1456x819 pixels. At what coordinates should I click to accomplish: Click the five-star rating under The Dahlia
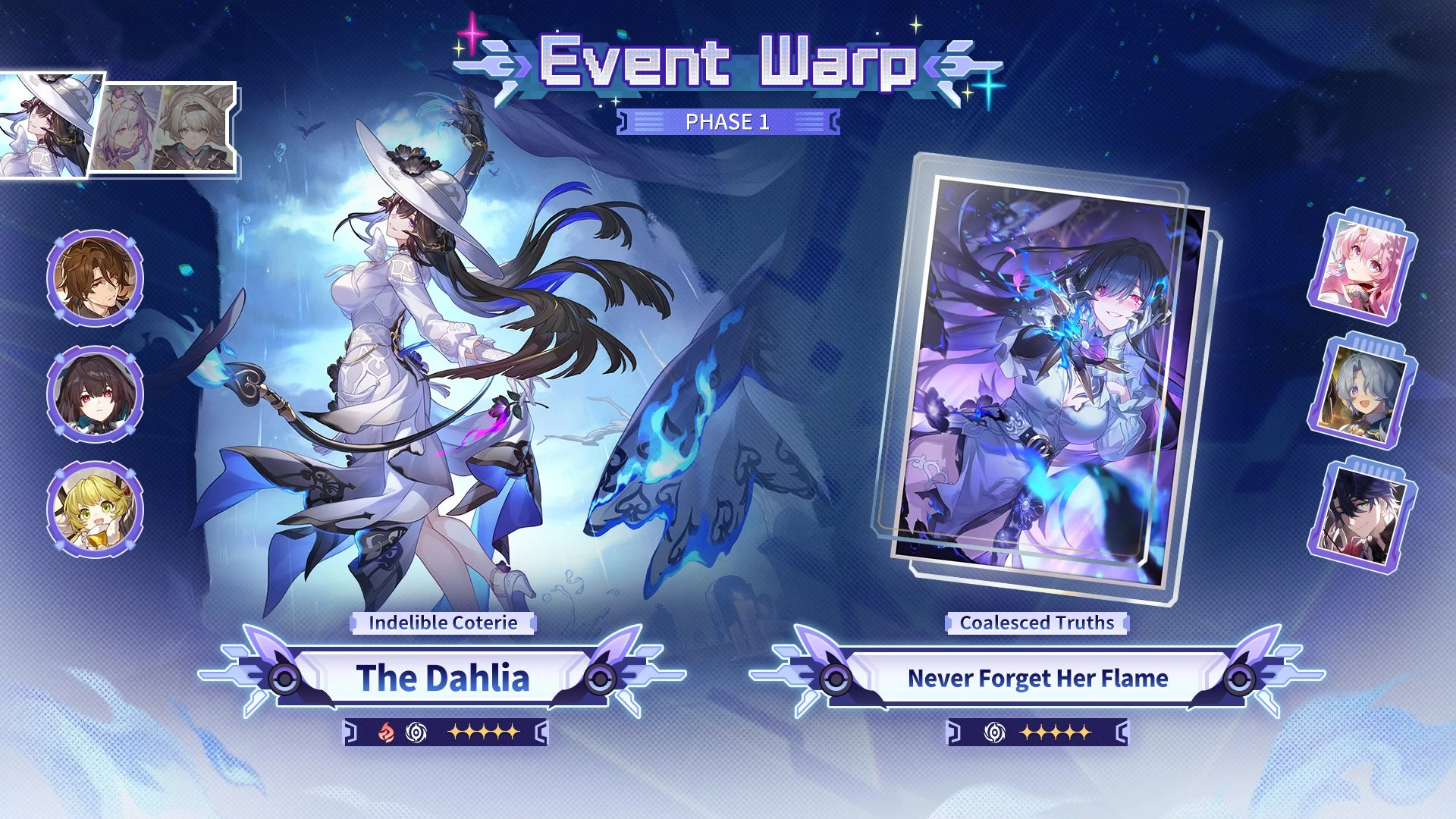tap(485, 730)
